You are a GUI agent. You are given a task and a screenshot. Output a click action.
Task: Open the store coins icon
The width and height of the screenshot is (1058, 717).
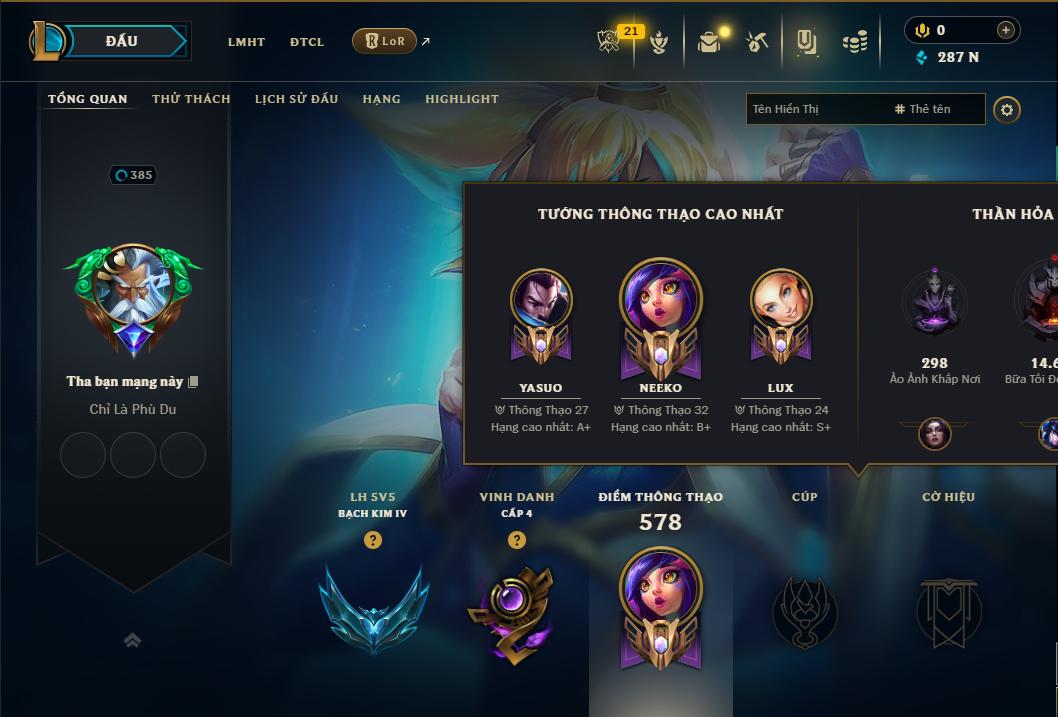pos(854,42)
